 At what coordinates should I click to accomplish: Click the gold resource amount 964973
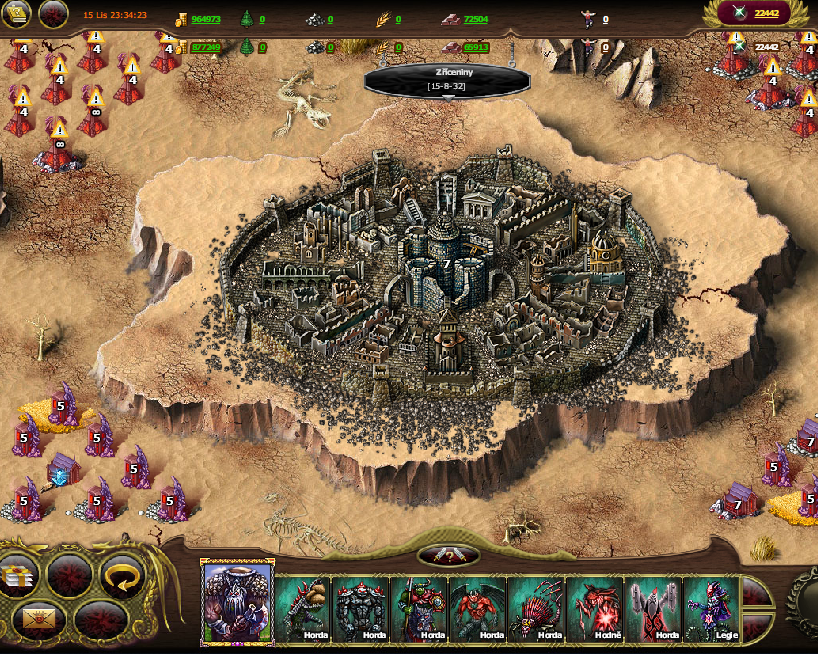(206, 19)
